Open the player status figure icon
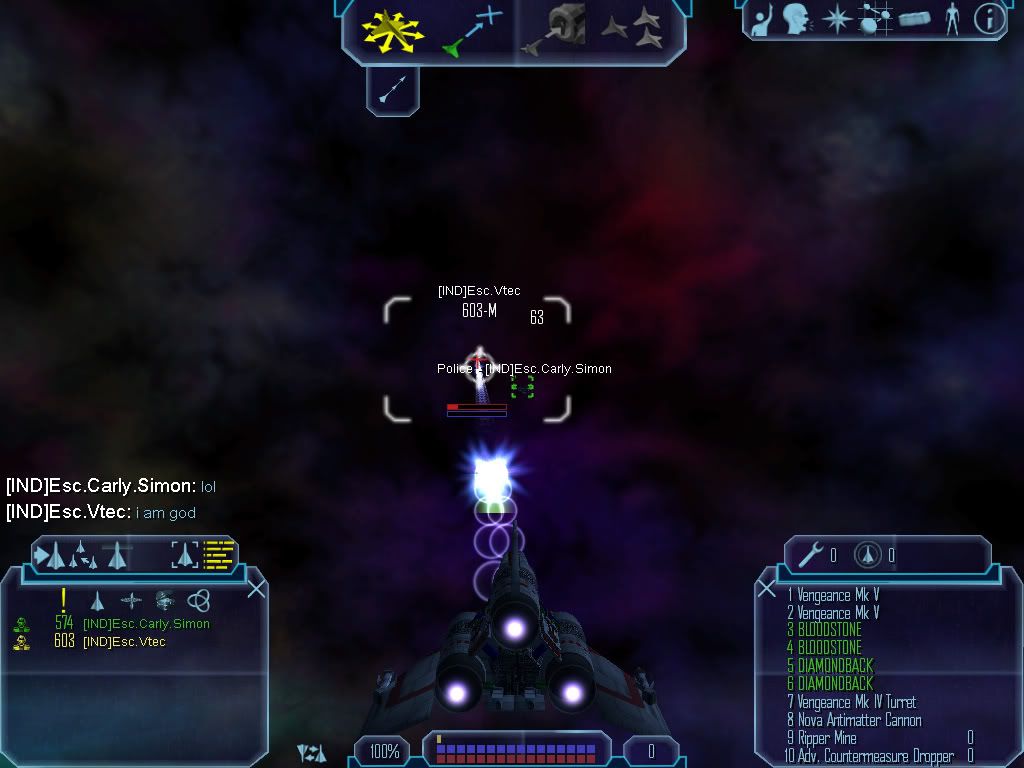 (x=952, y=19)
